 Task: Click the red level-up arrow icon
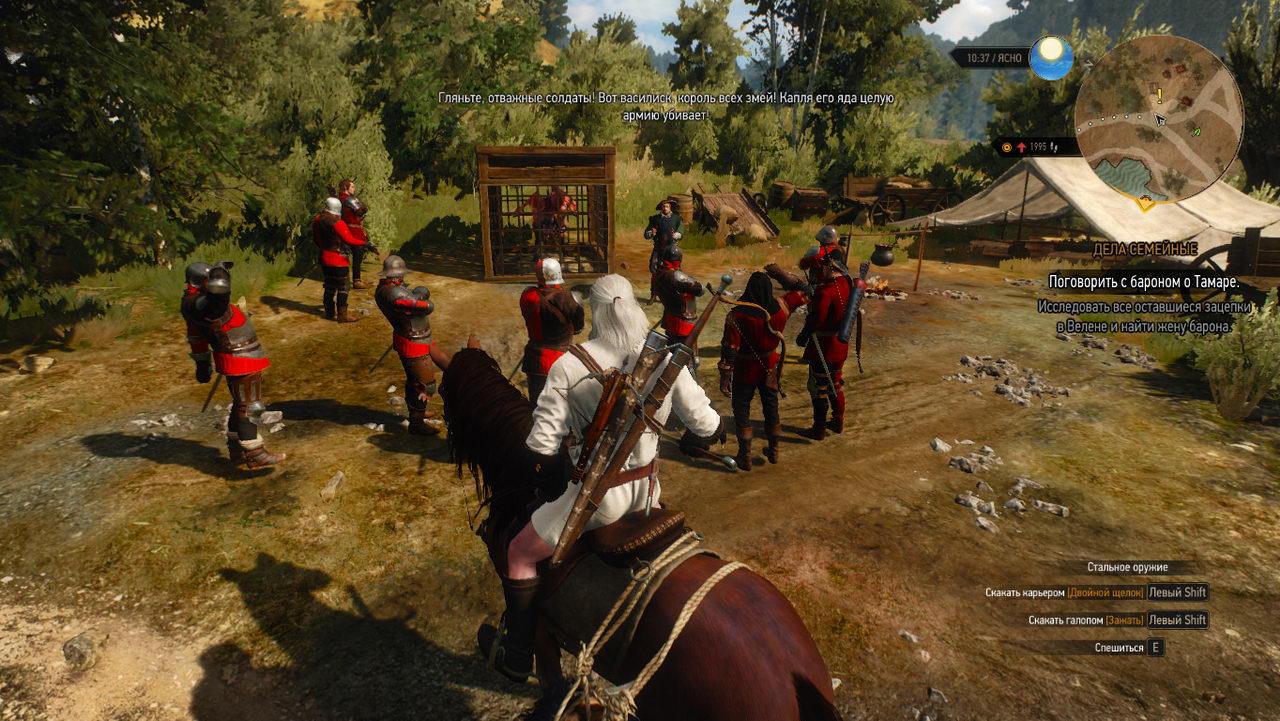(1021, 146)
